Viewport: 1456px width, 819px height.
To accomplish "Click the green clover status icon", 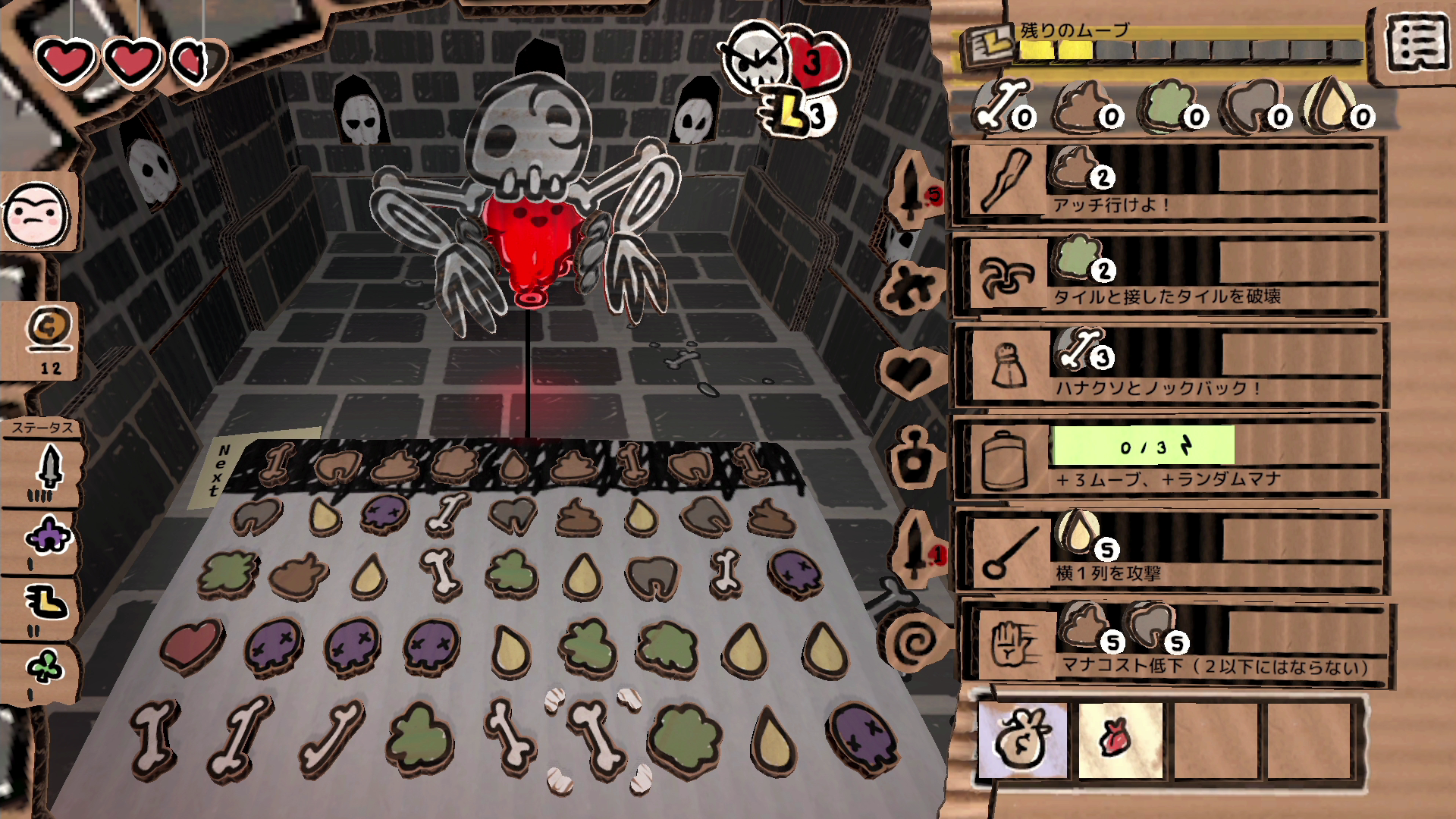I will [45, 669].
